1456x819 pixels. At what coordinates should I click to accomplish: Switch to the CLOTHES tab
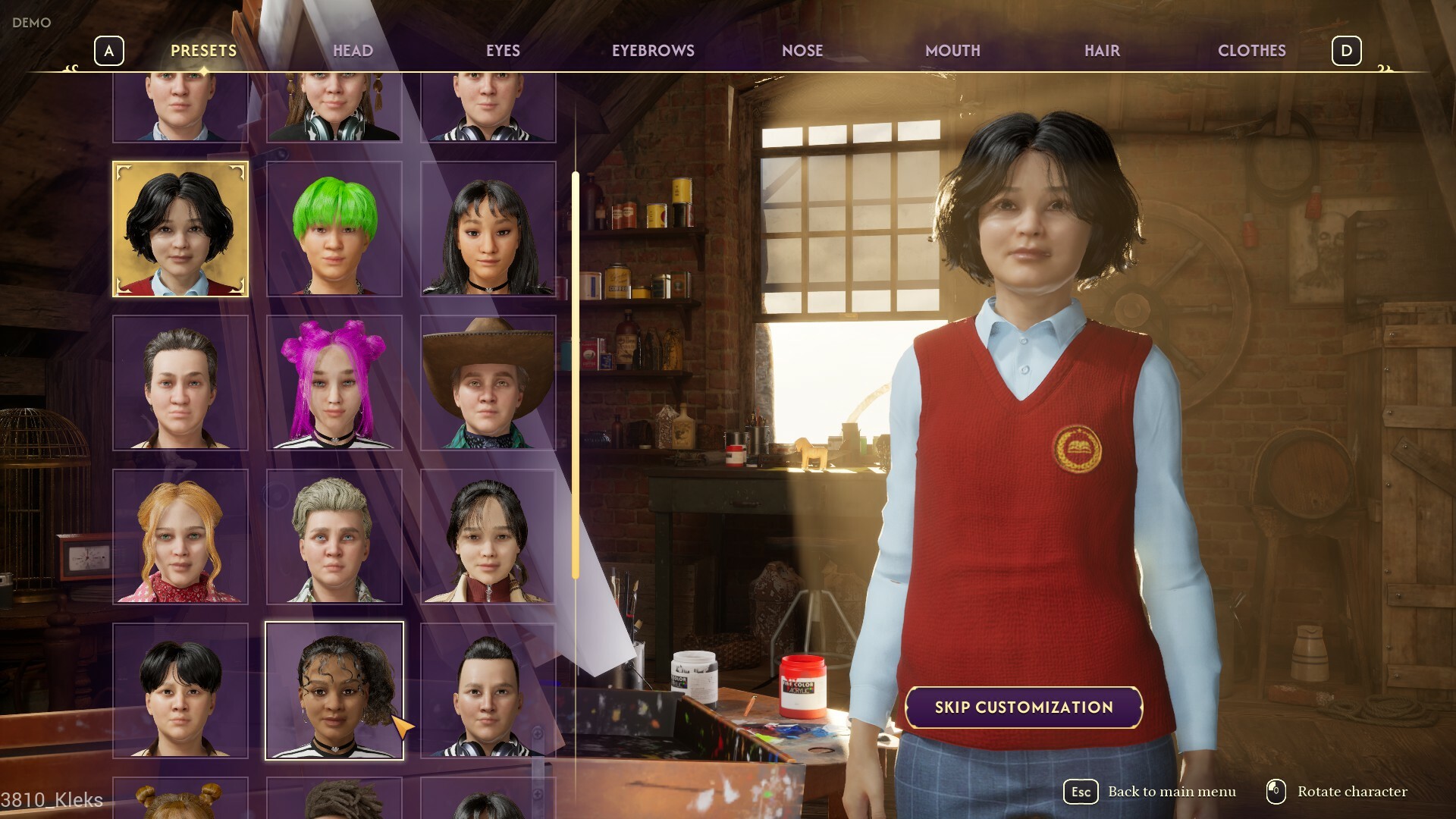[1251, 51]
